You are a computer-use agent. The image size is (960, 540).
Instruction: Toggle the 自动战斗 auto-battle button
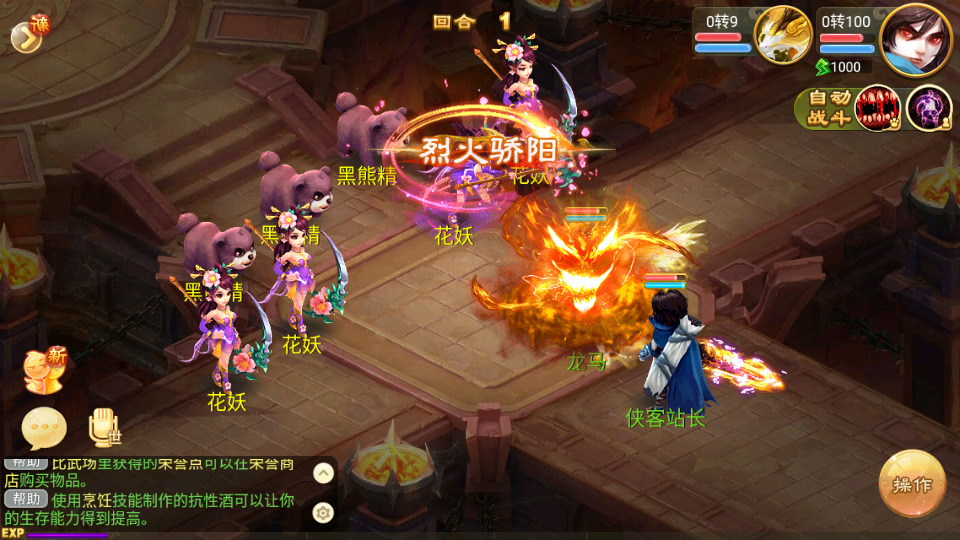(x=825, y=108)
